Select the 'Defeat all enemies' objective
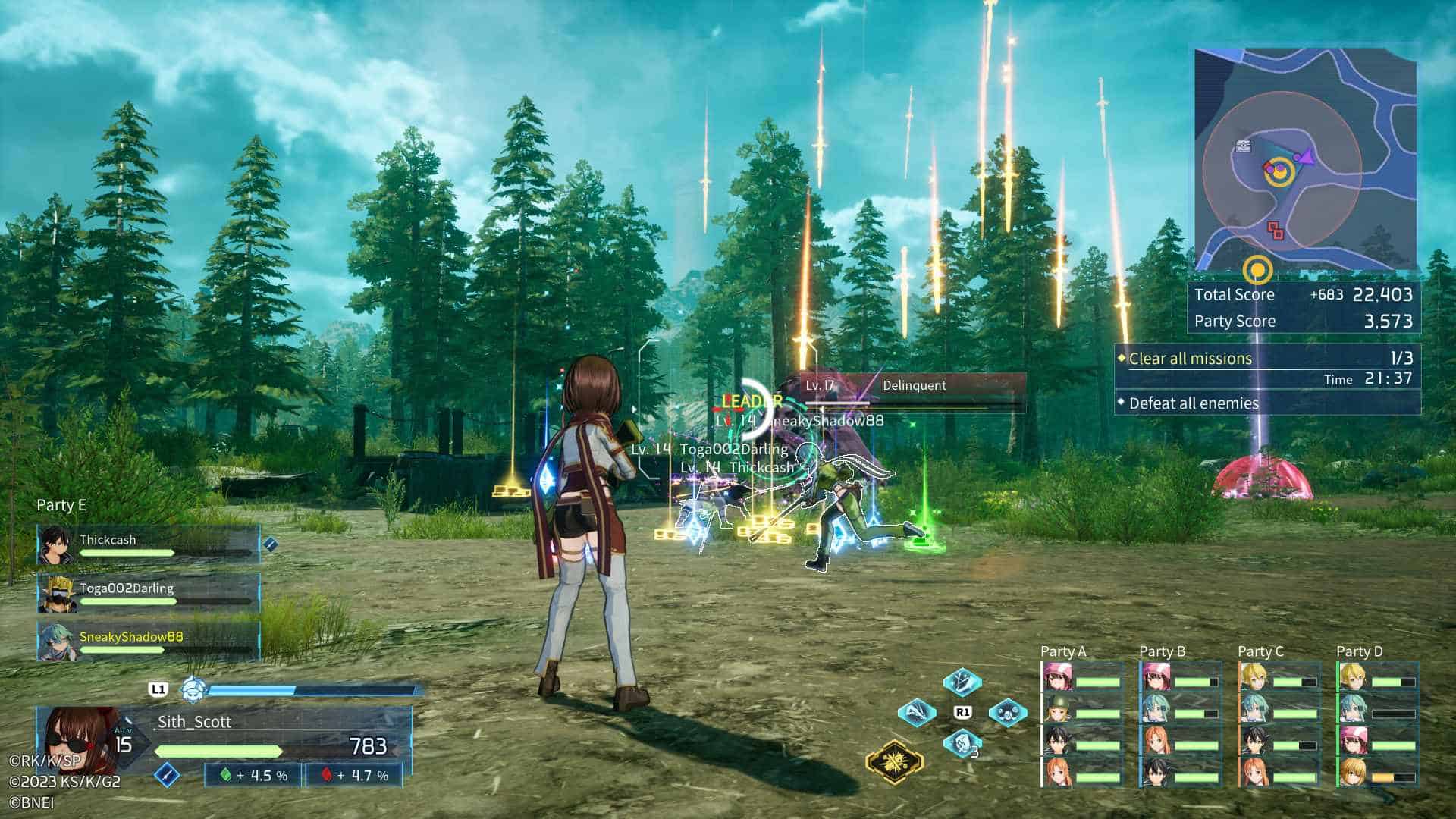Viewport: 1456px width, 819px height. [1193, 403]
